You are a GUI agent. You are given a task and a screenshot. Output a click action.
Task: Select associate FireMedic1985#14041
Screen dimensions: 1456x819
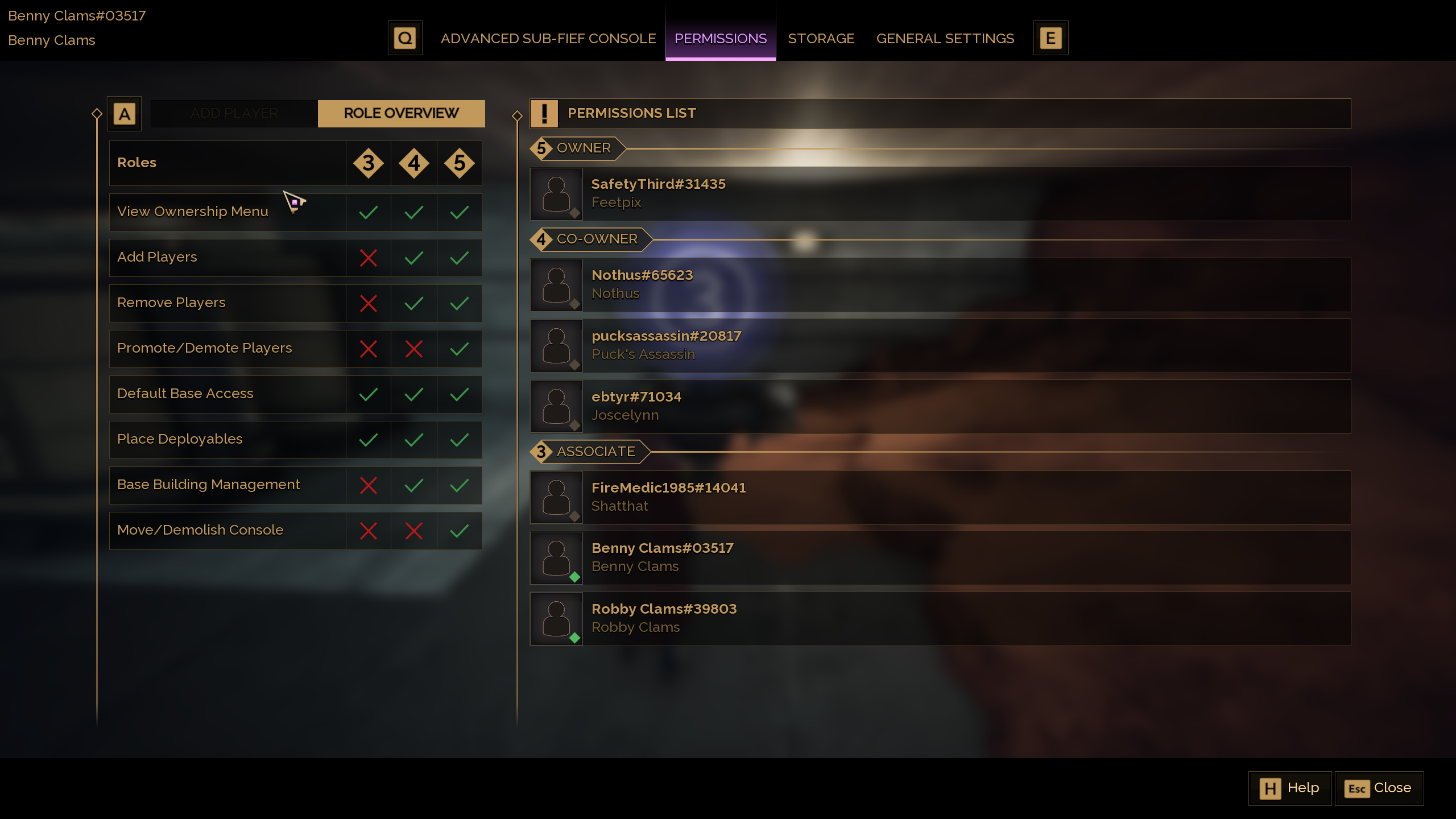[940, 497]
